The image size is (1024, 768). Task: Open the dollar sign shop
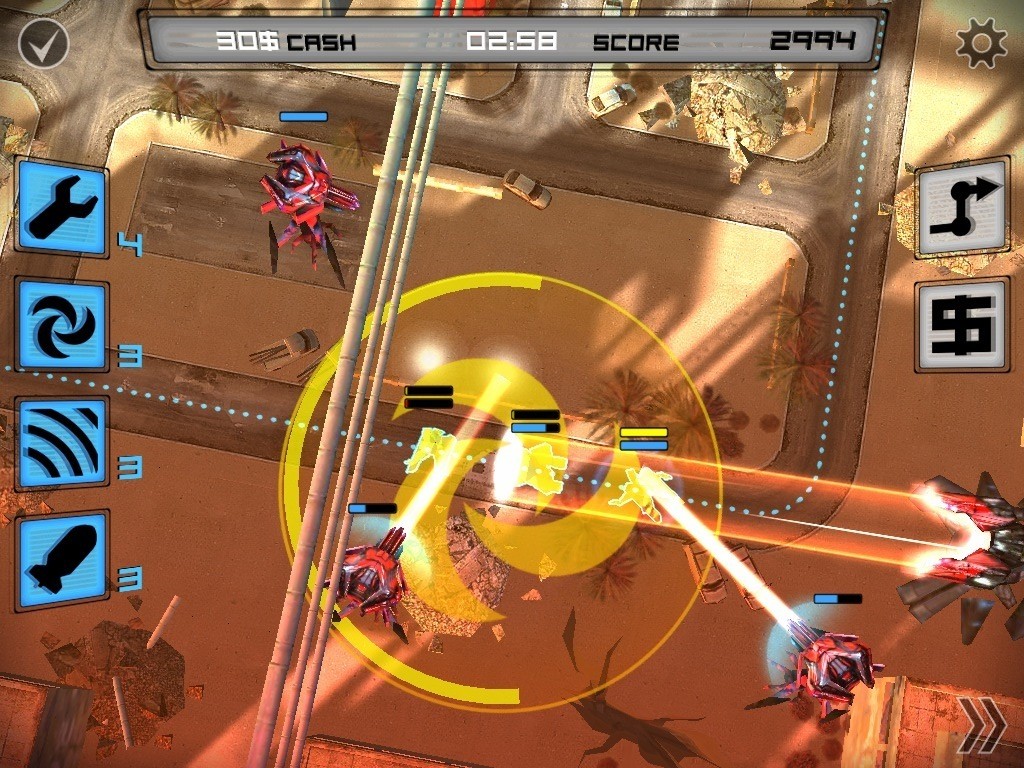point(963,325)
